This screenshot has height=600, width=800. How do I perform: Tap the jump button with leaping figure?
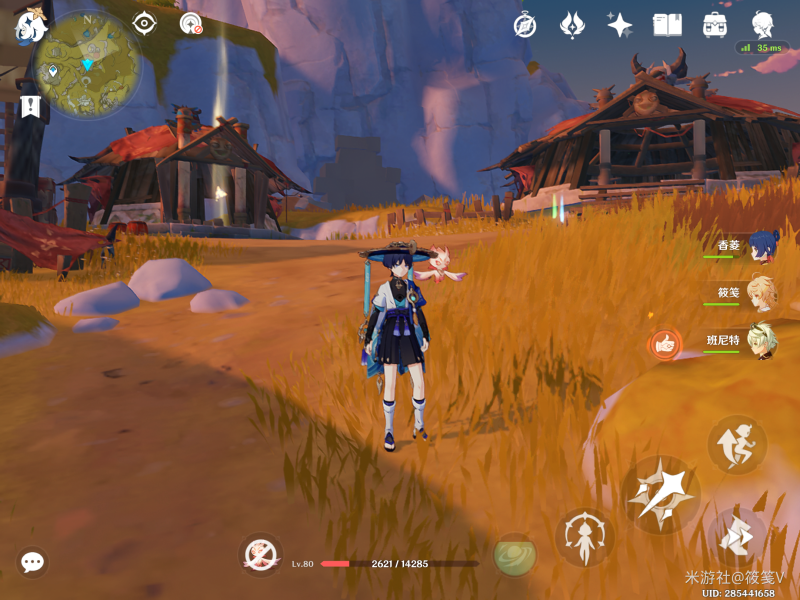(737, 445)
